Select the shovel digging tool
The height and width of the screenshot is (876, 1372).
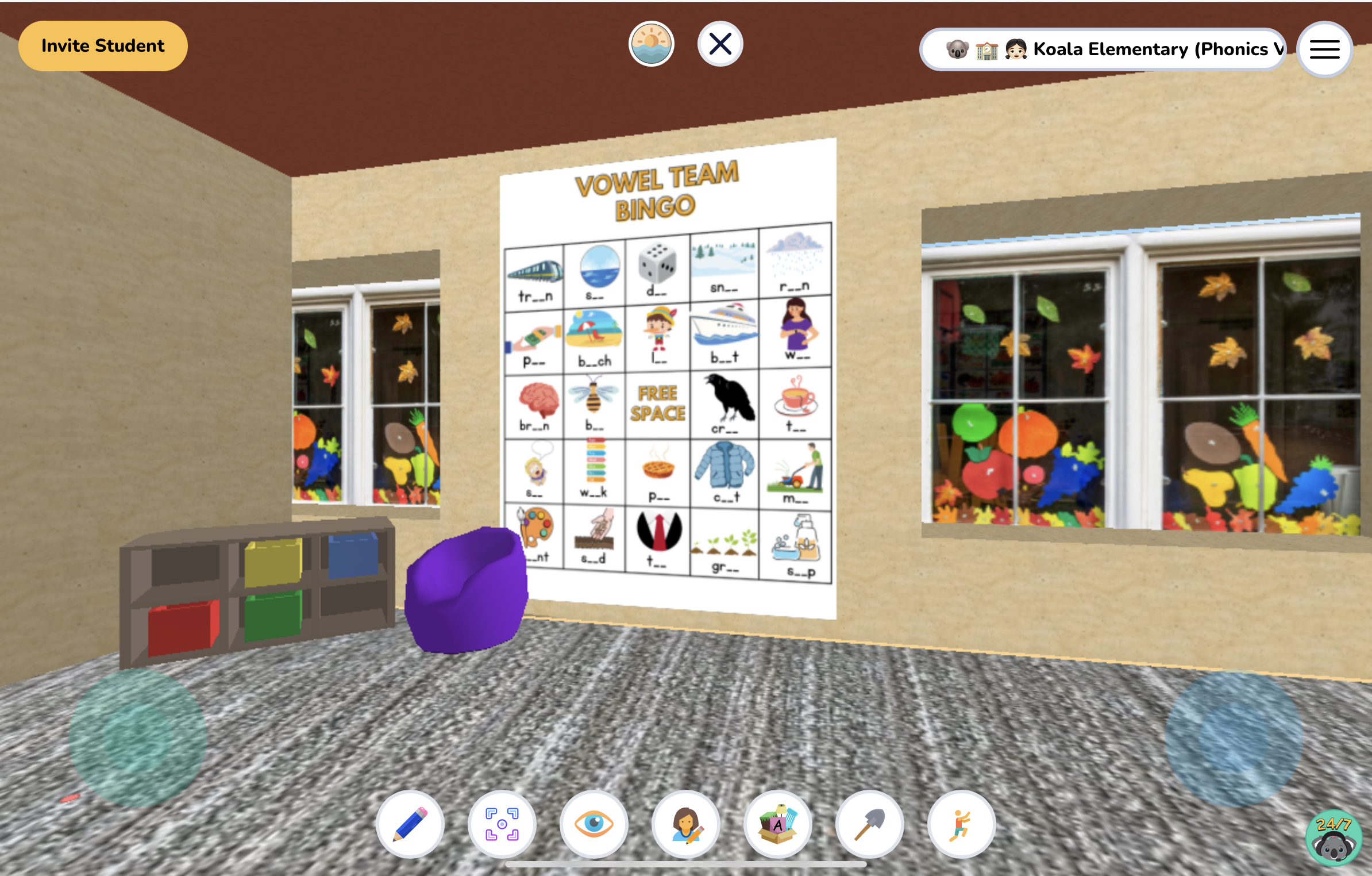pyautogui.click(x=870, y=824)
